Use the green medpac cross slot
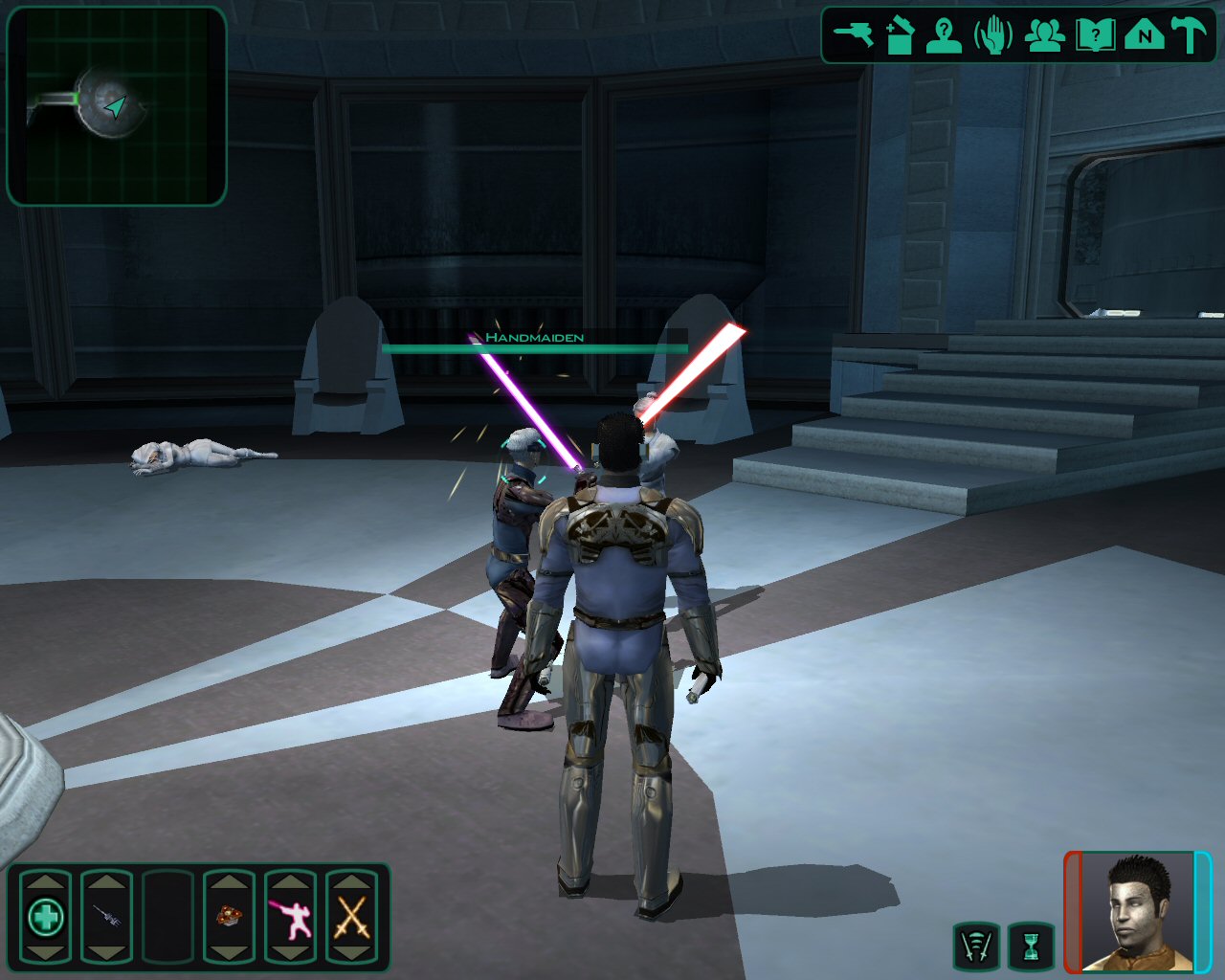 45,918
